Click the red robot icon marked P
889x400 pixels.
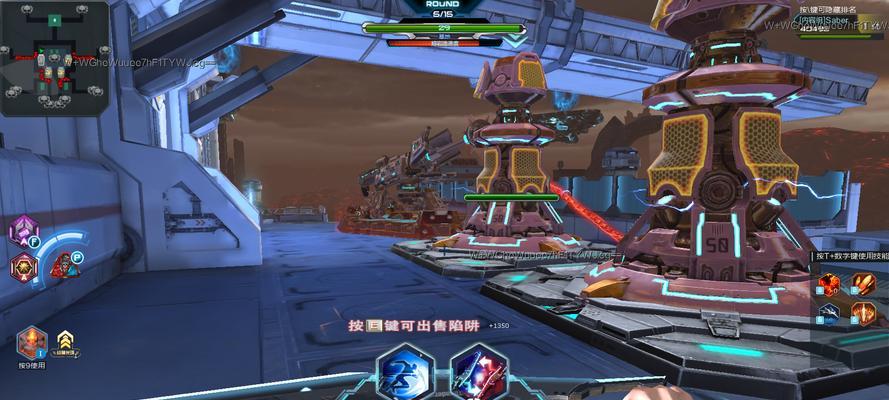pyautogui.click(x=64, y=265)
